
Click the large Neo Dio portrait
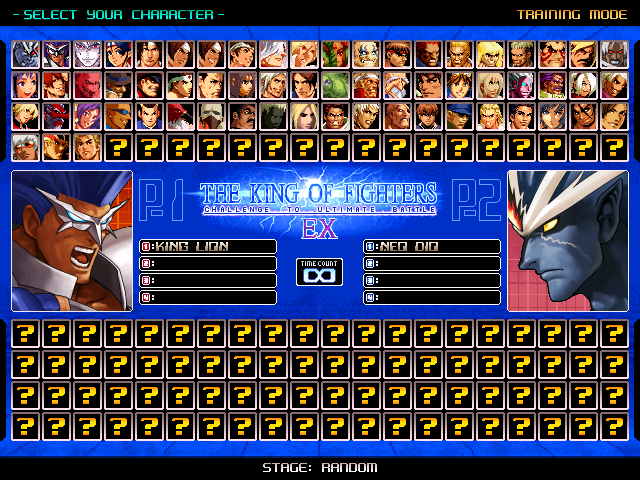coord(568,241)
